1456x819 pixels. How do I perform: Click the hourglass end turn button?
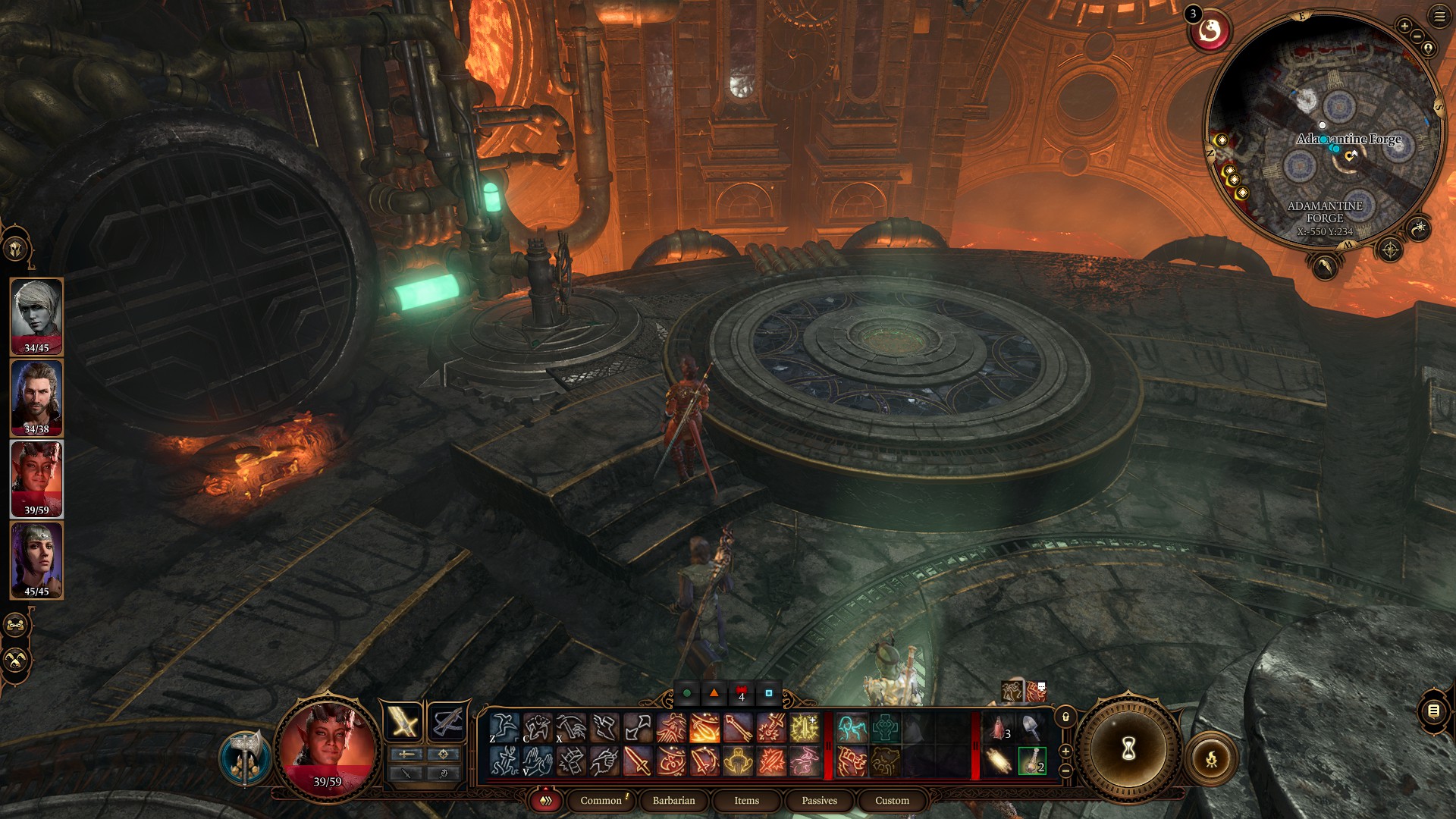click(x=1128, y=749)
